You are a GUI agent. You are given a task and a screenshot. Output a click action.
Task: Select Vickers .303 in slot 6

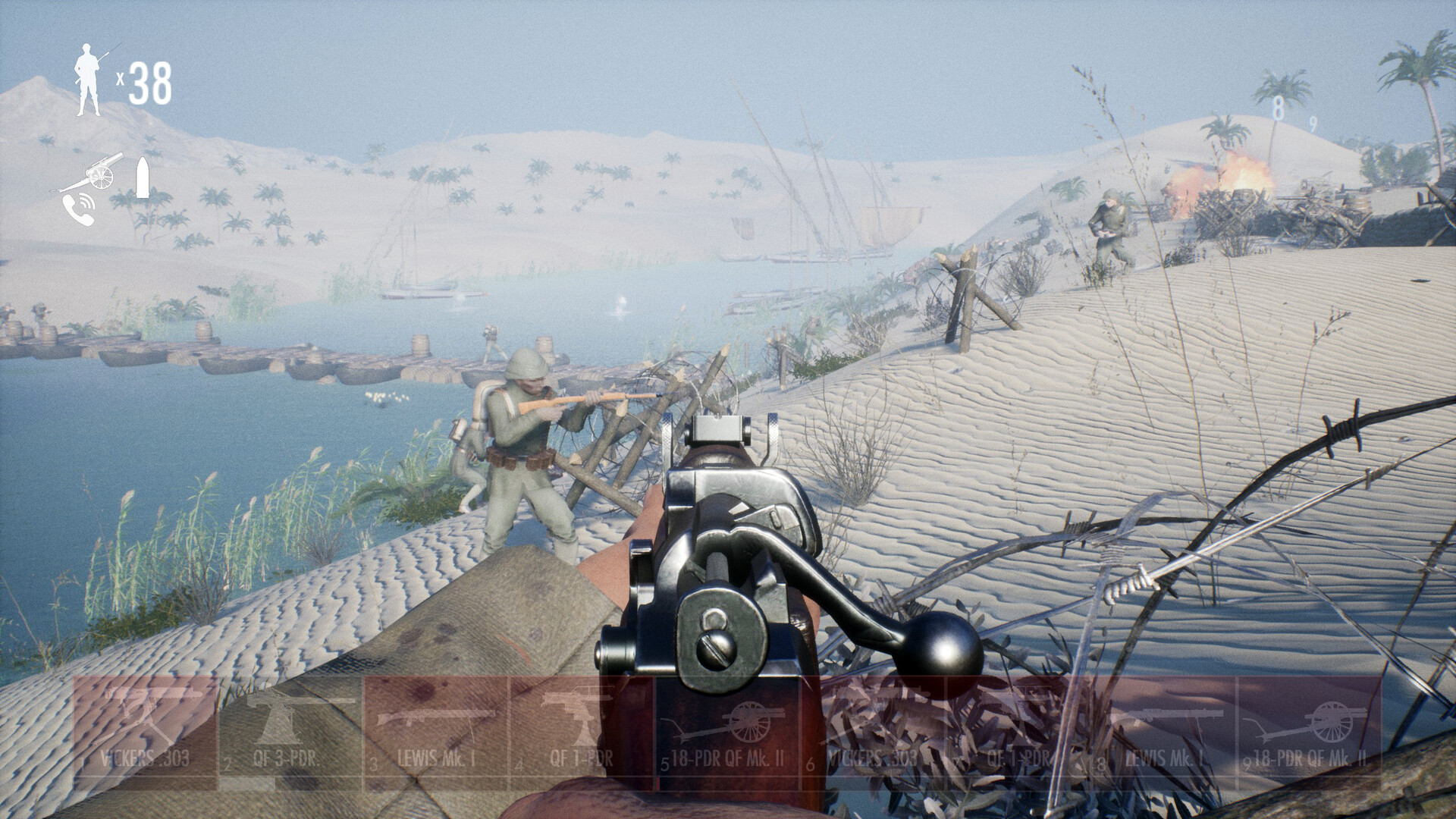tap(873, 723)
